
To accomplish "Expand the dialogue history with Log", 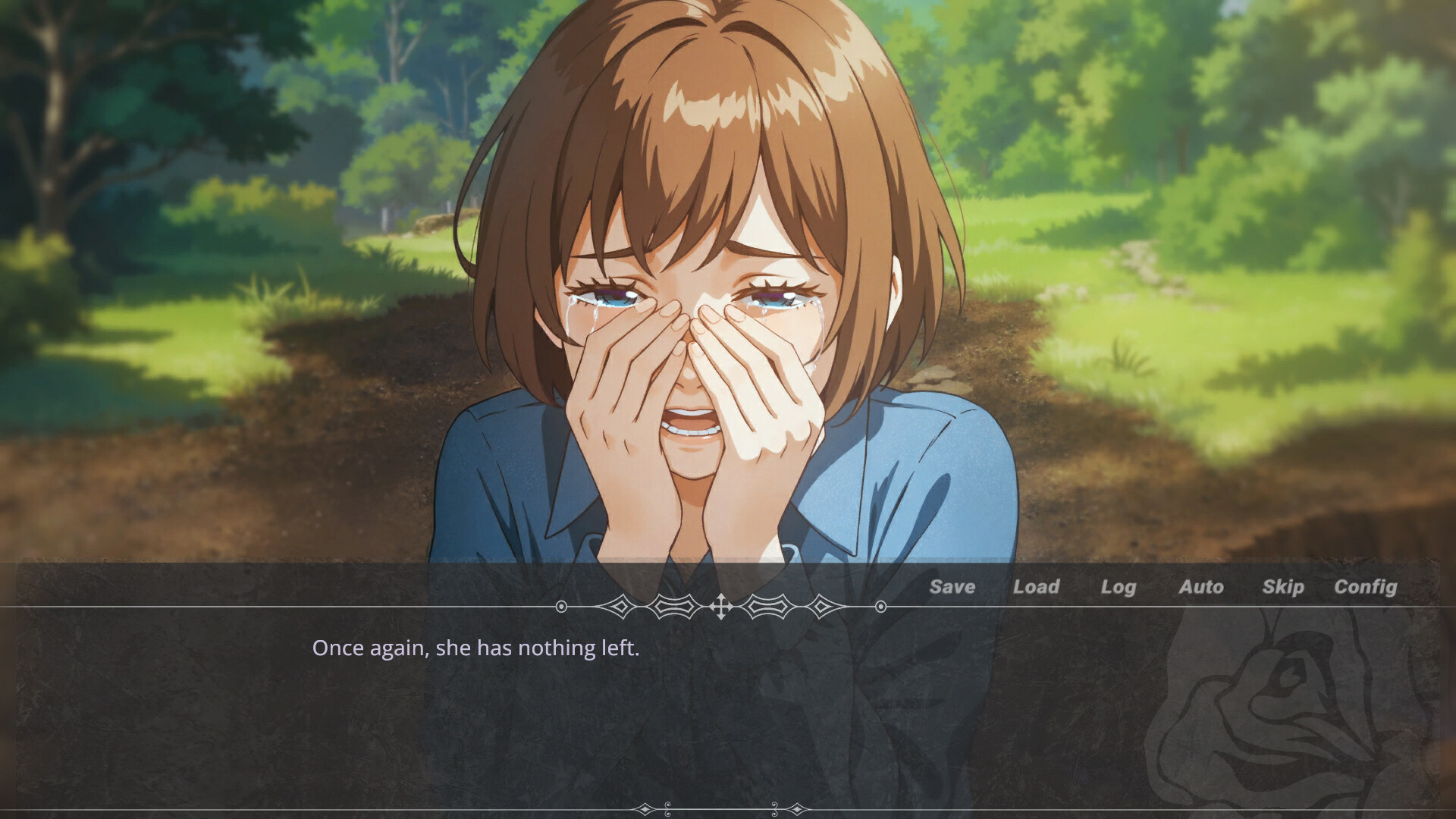I will (1119, 587).
